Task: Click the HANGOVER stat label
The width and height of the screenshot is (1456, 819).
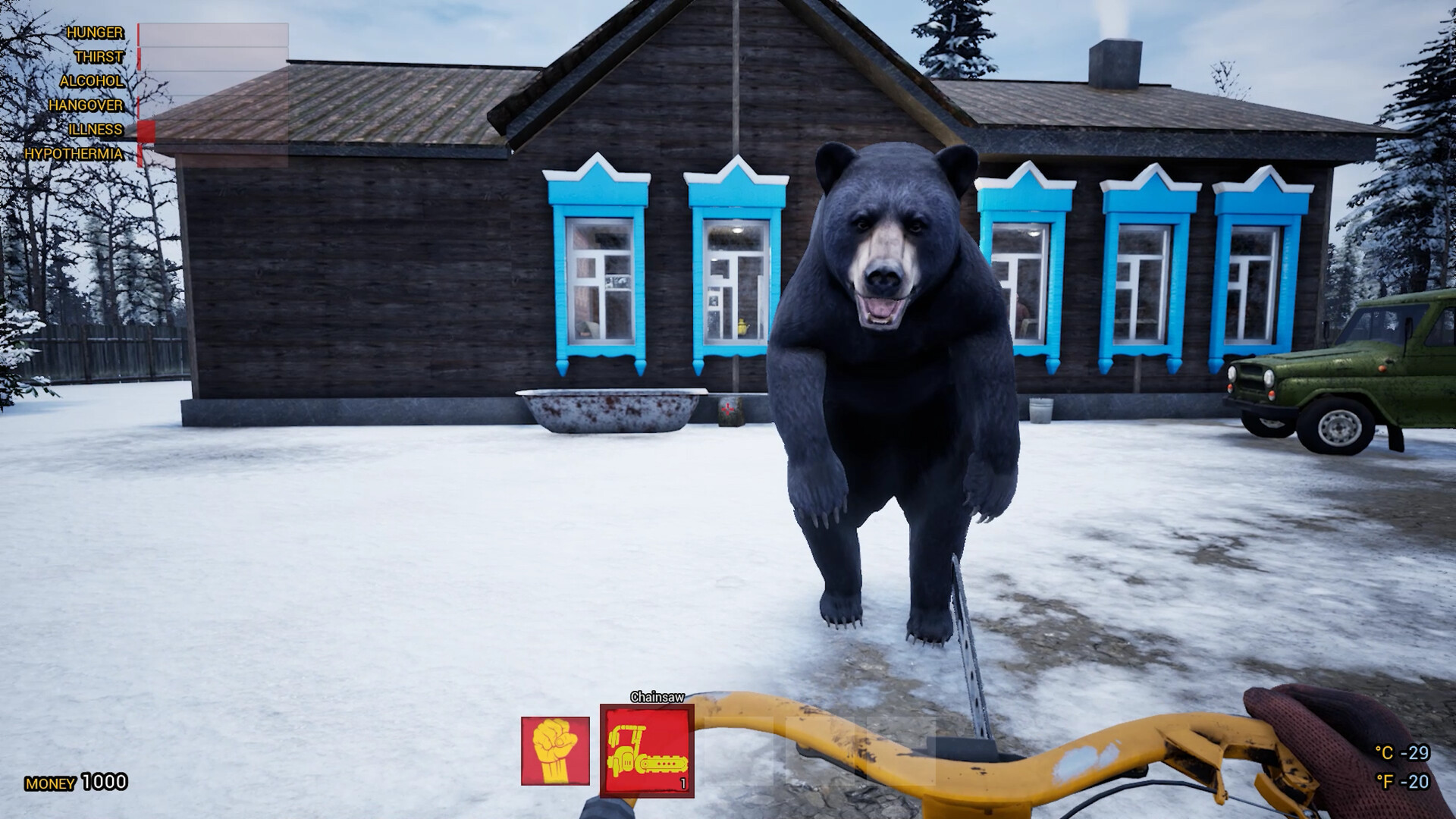Action: click(86, 105)
